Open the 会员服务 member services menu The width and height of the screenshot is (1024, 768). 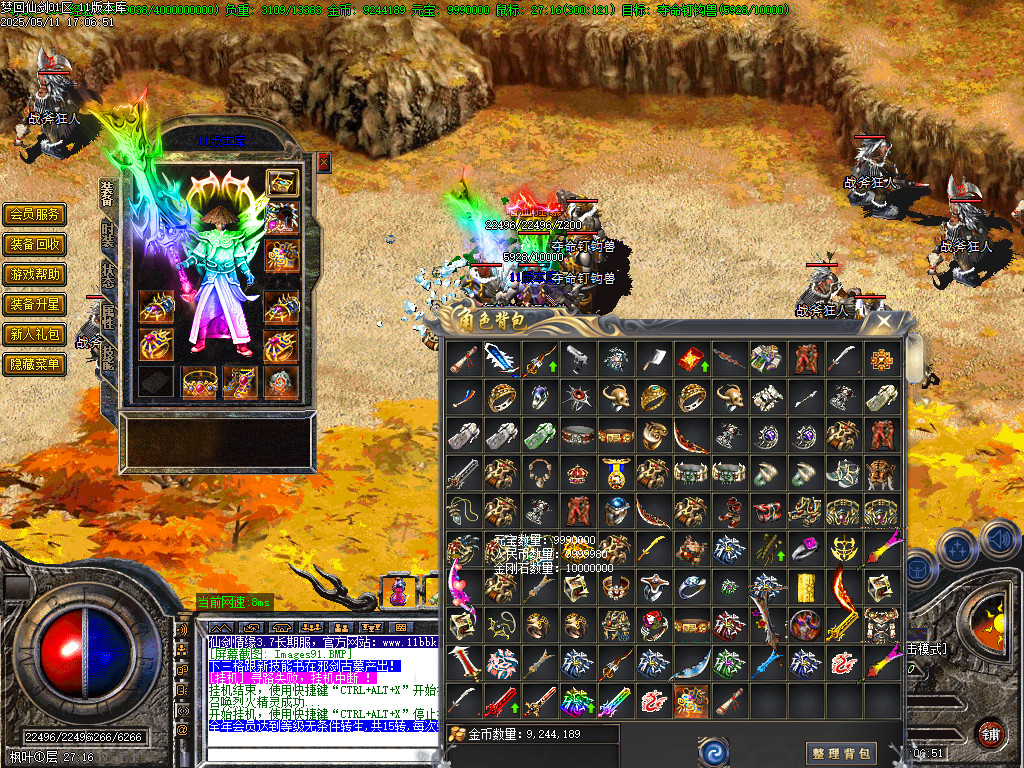tap(35, 214)
